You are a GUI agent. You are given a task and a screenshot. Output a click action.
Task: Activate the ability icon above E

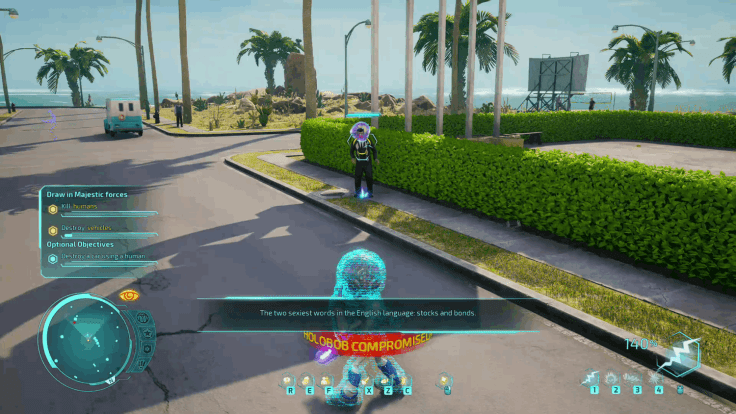[x=308, y=380]
